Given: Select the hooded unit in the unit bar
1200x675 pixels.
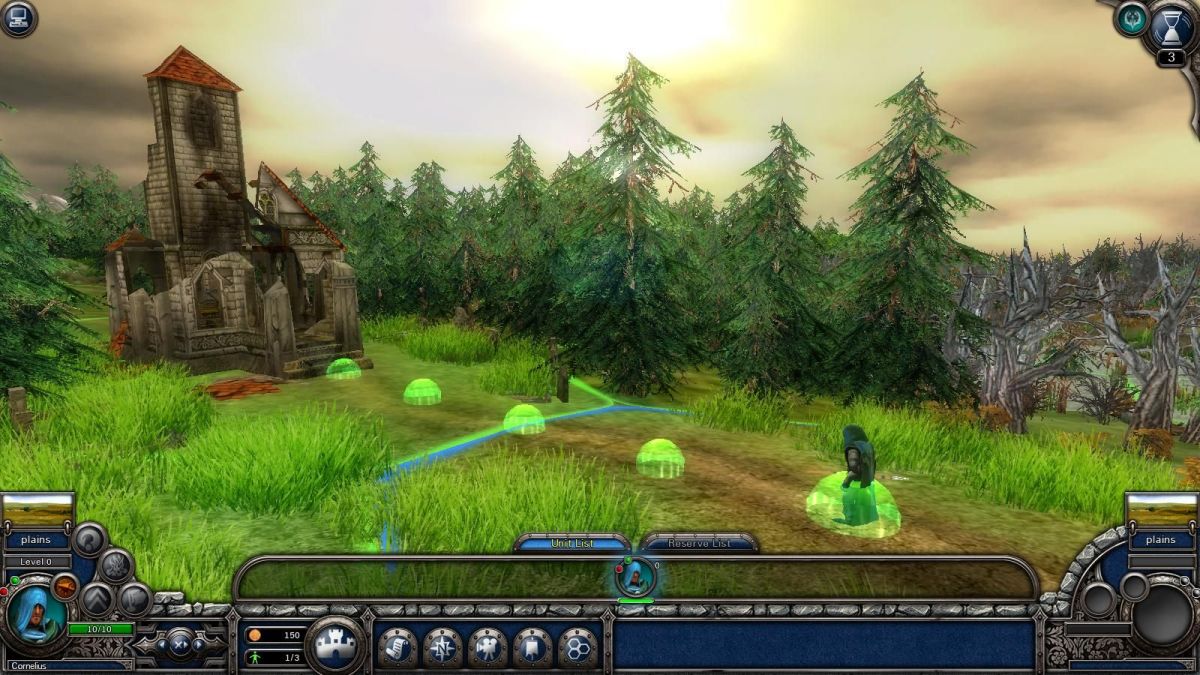Looking at the screenshot, I should [x=635, y=577].
